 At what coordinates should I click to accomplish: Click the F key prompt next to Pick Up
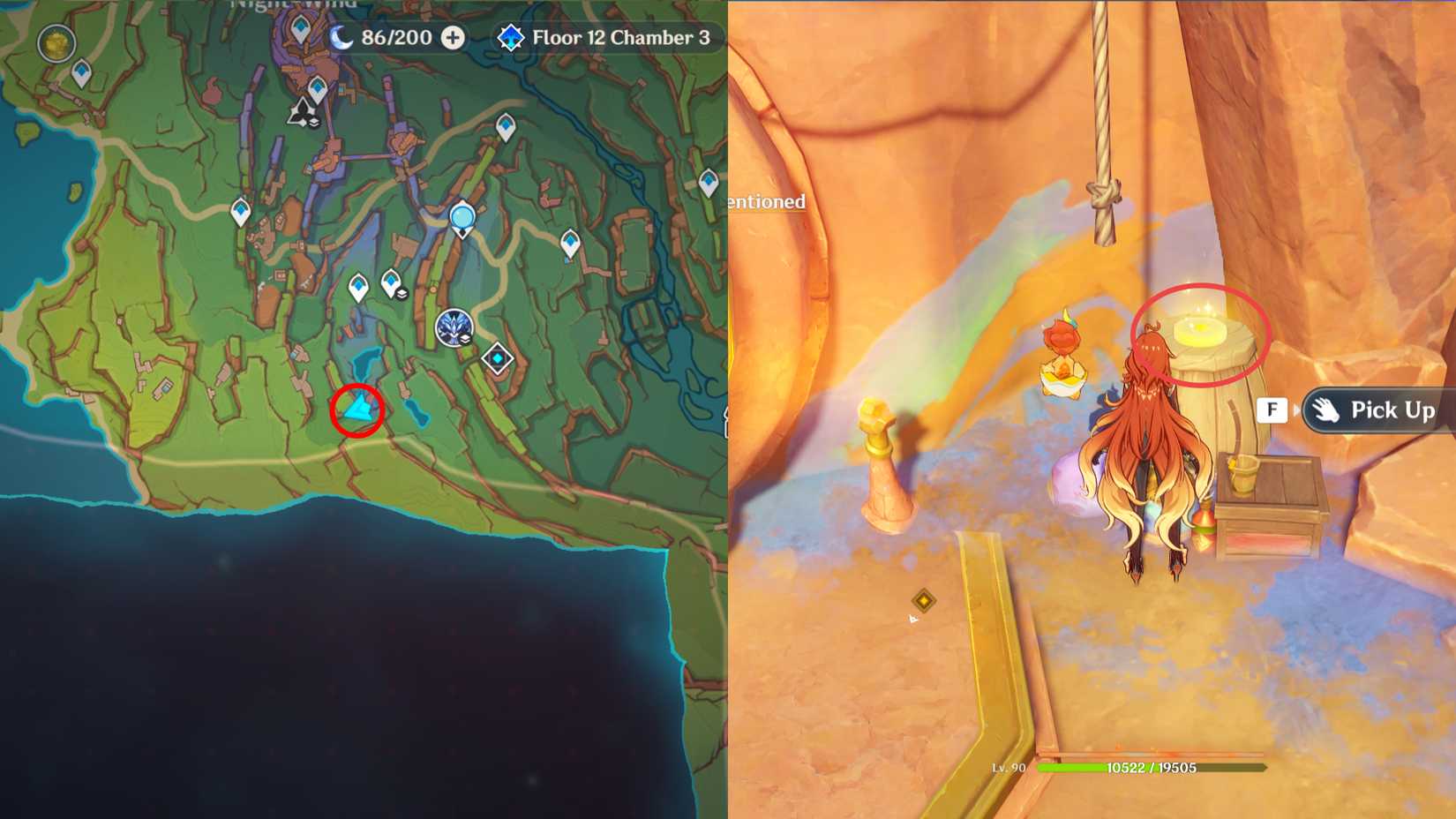tap(1271, 409)
